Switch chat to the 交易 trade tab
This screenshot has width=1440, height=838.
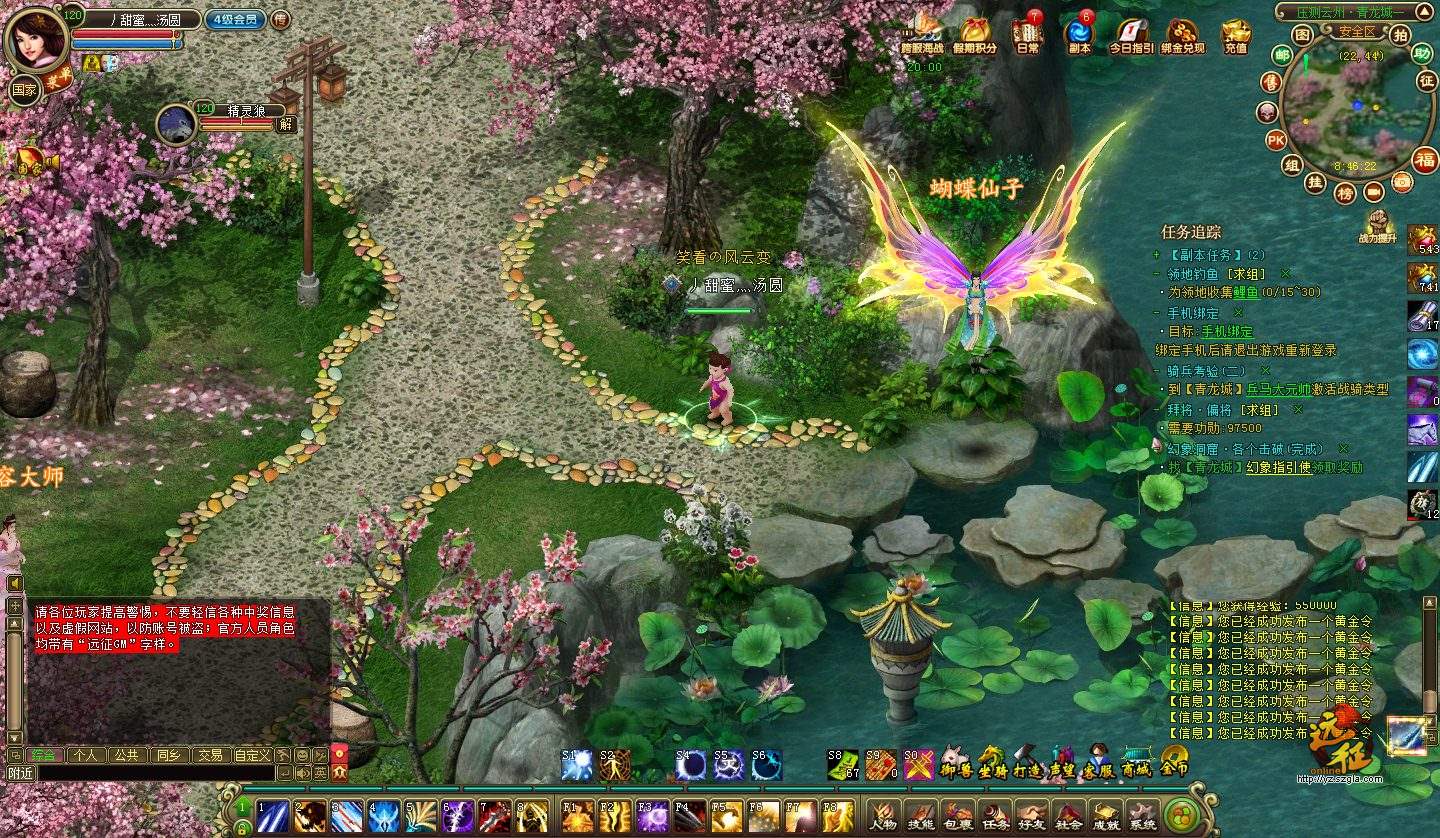[208, 755]
